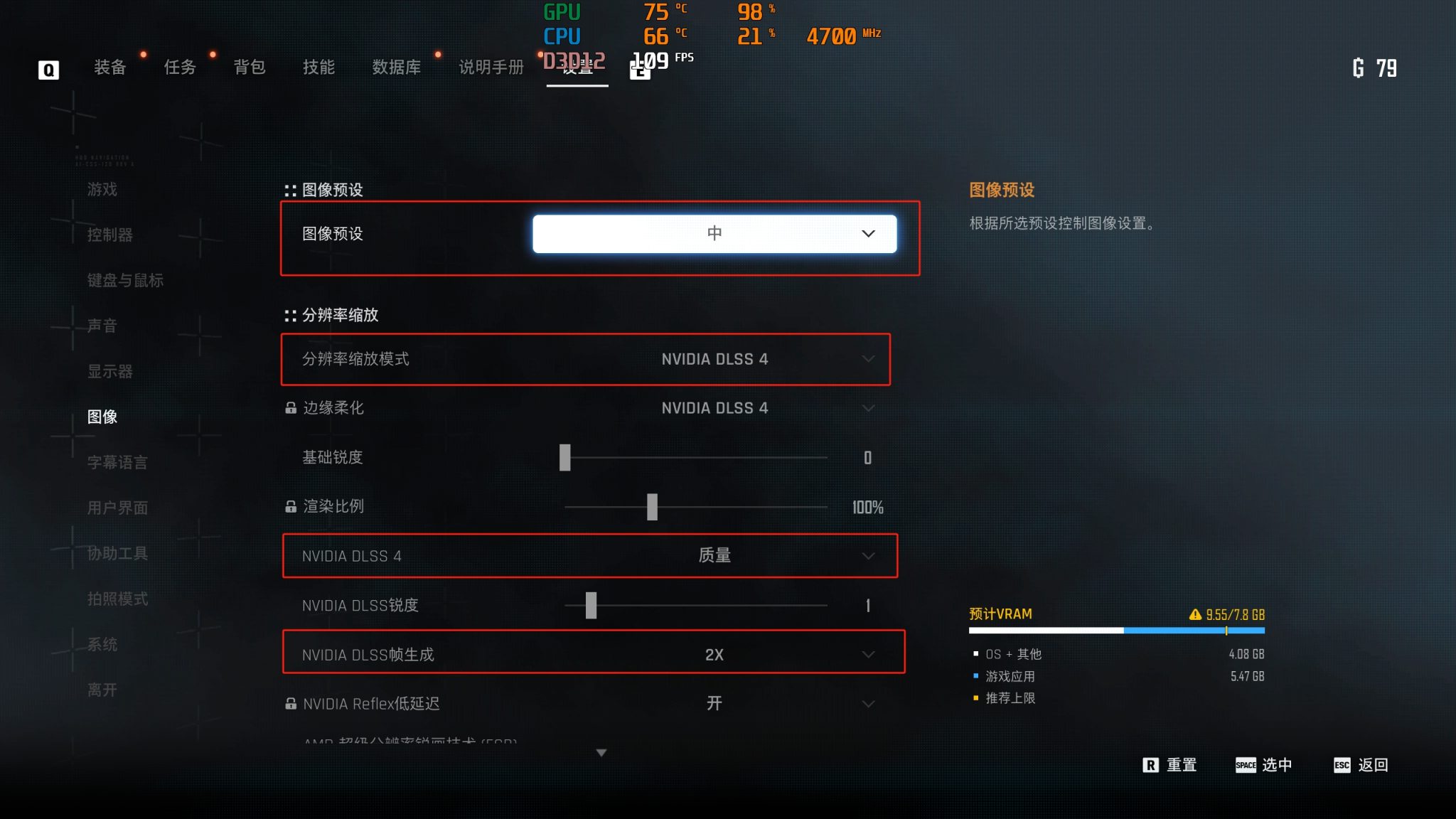Screen dimensions: 1456x819
Task: Click the lock icon beside 边缘柔化
Action: (290, 408)
